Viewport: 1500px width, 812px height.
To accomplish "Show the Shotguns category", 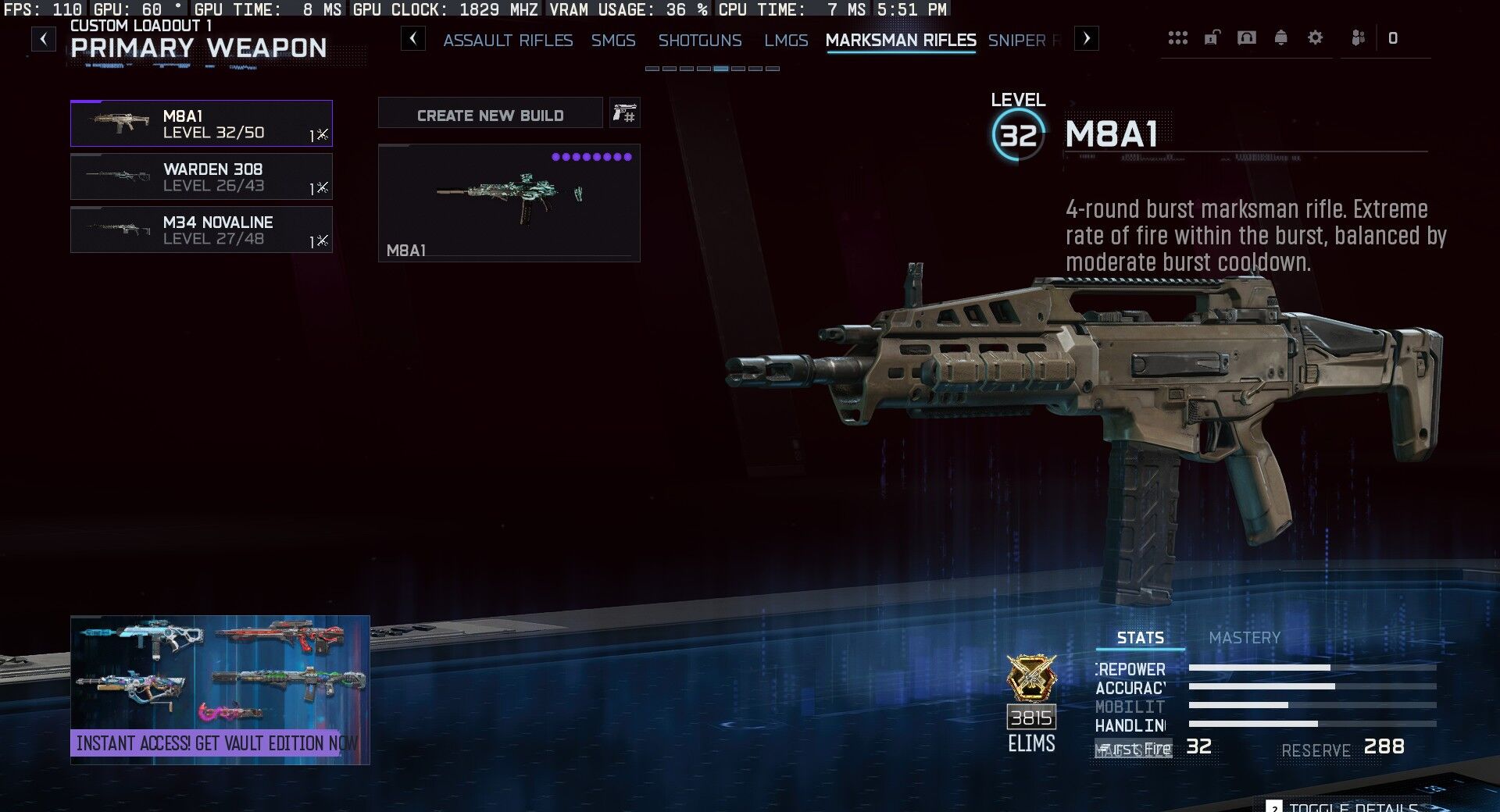I will [x=700, y=40].
